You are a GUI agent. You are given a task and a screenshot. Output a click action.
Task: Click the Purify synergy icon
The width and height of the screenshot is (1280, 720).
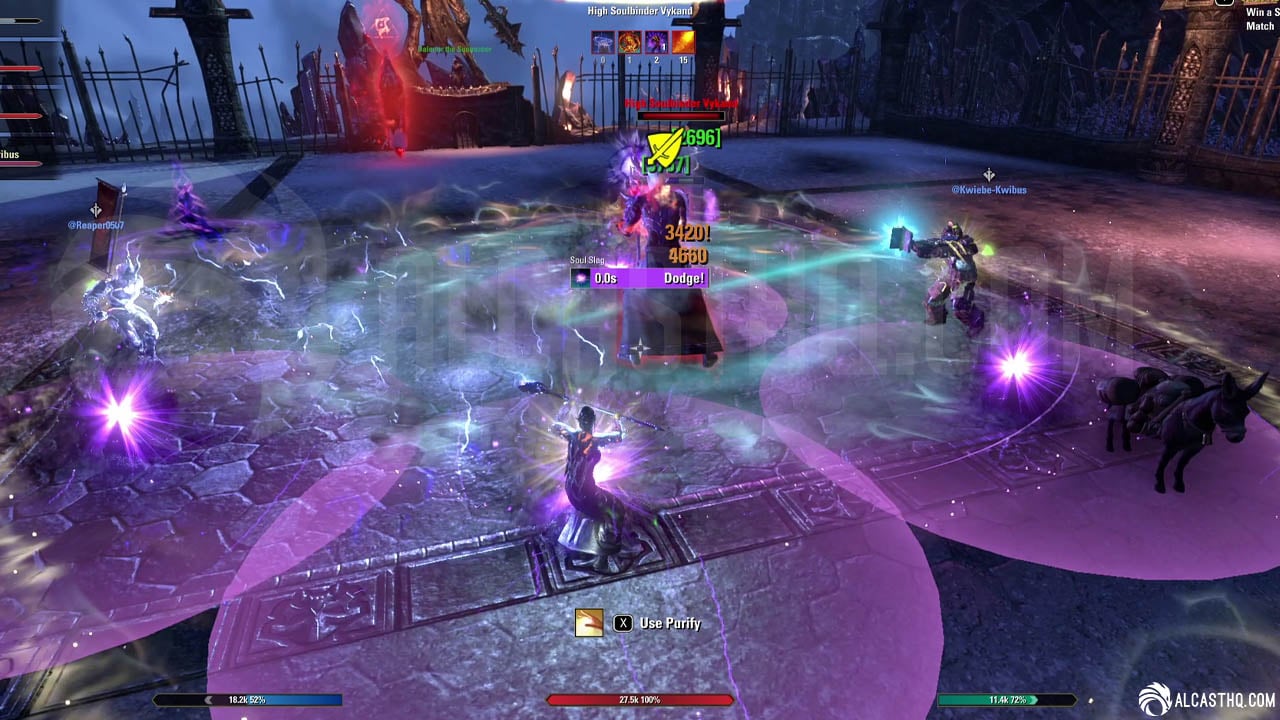click(x=589, y=623)
